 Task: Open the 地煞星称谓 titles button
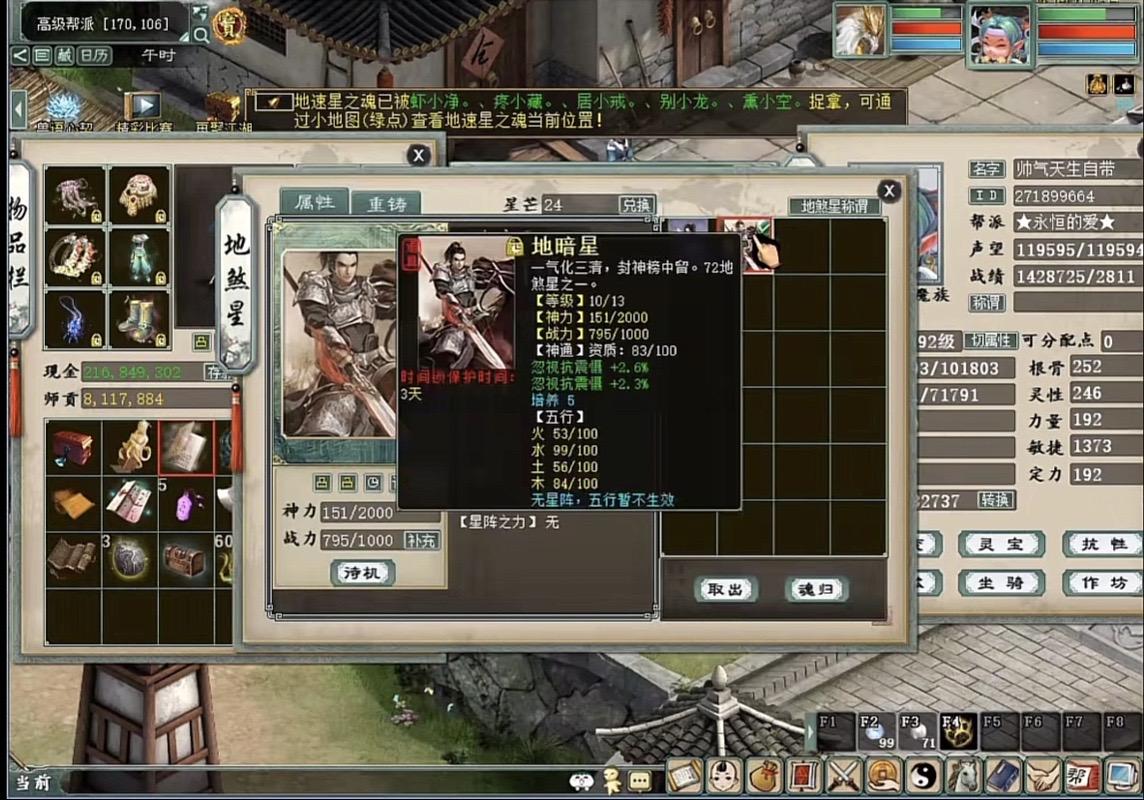click(x=835, y=206)
